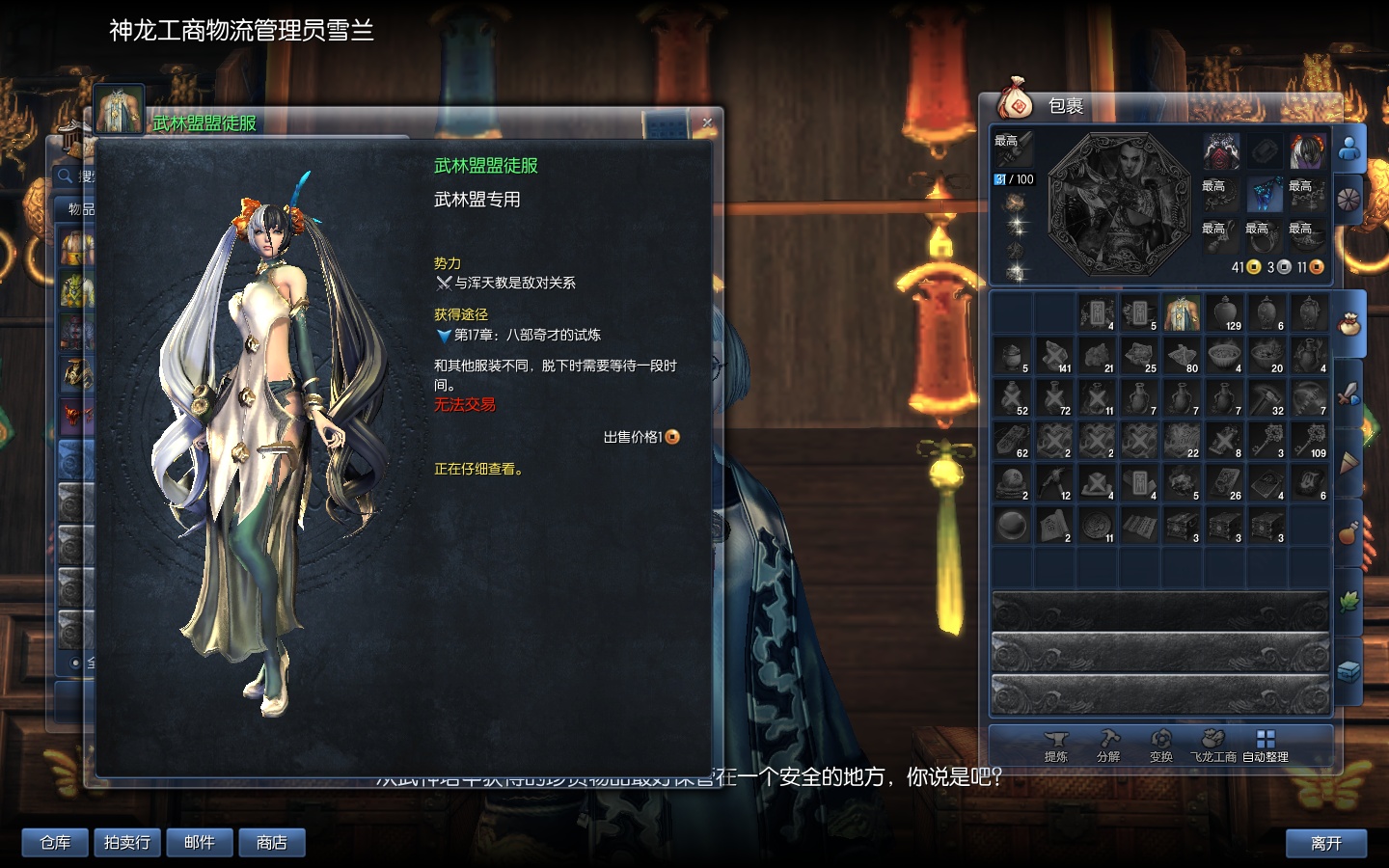Open the 仓库 warehouse button
The width and height of the screenshot is (1389, 868).
point(54,842)
